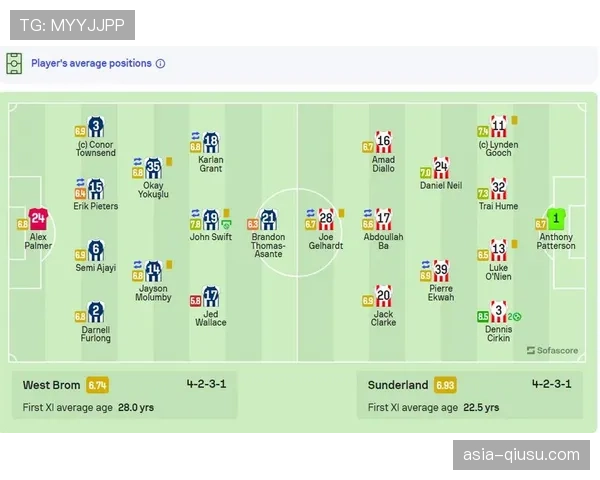The width and height of the screenshot is (600, 480).
Task: Choose goalkeeper Anthony Patterson's green shirt
Action: pyautogui.click(x=556, y=218)
